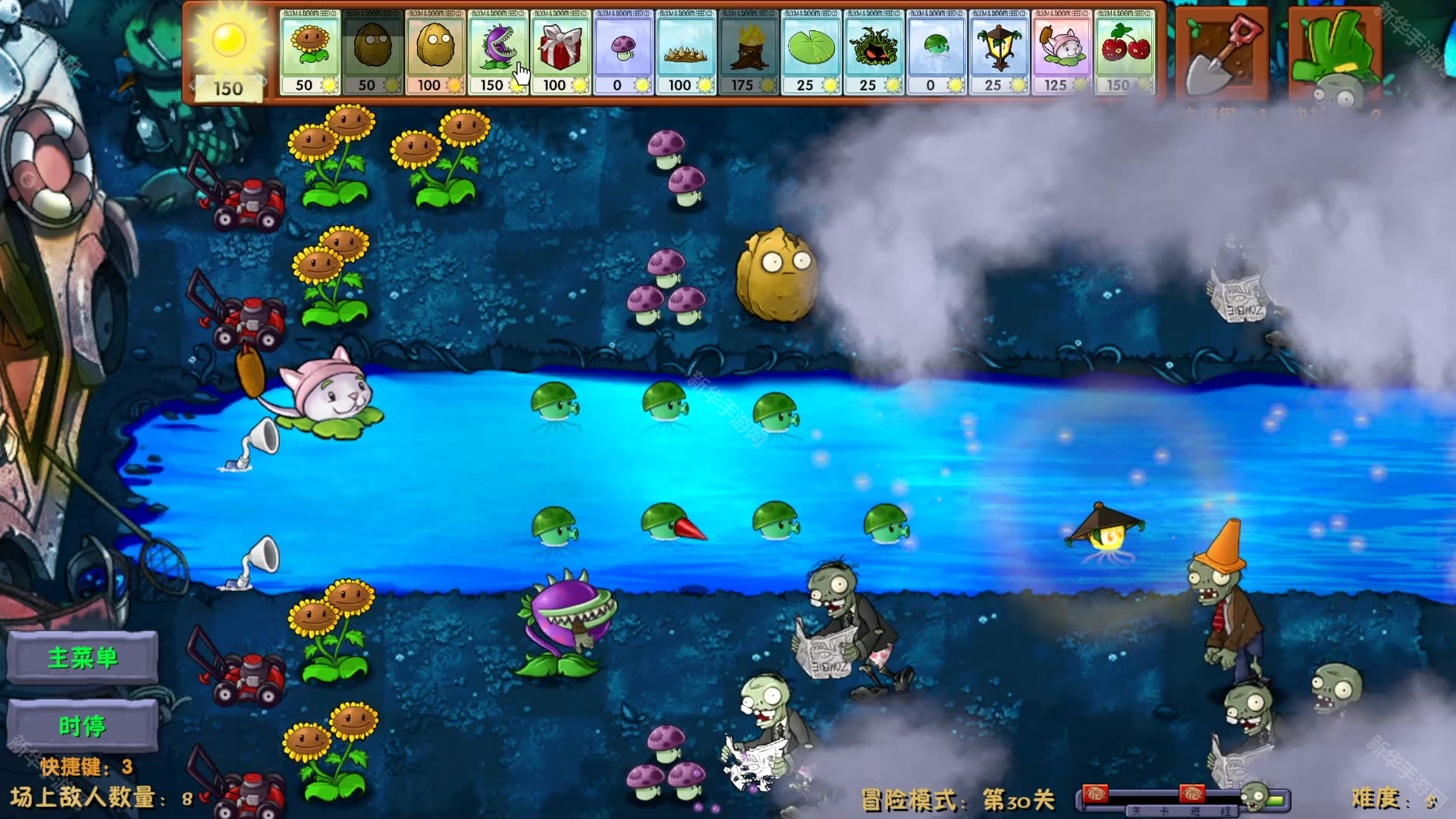Click the 时停 time-stop button

pyautogui.click(x=83, y=726)
